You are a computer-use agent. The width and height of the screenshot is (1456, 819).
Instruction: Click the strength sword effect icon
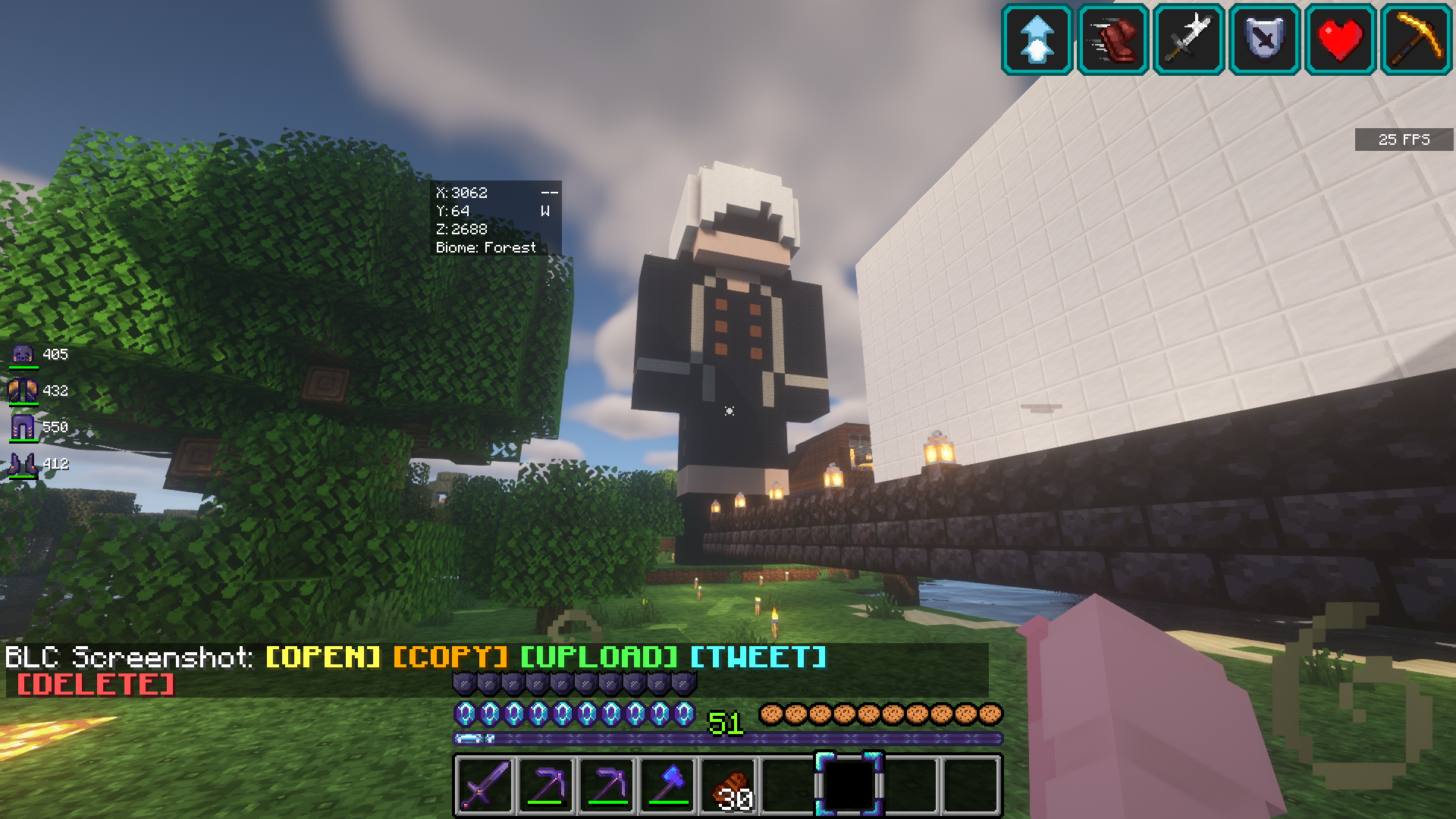point(1188,39)
